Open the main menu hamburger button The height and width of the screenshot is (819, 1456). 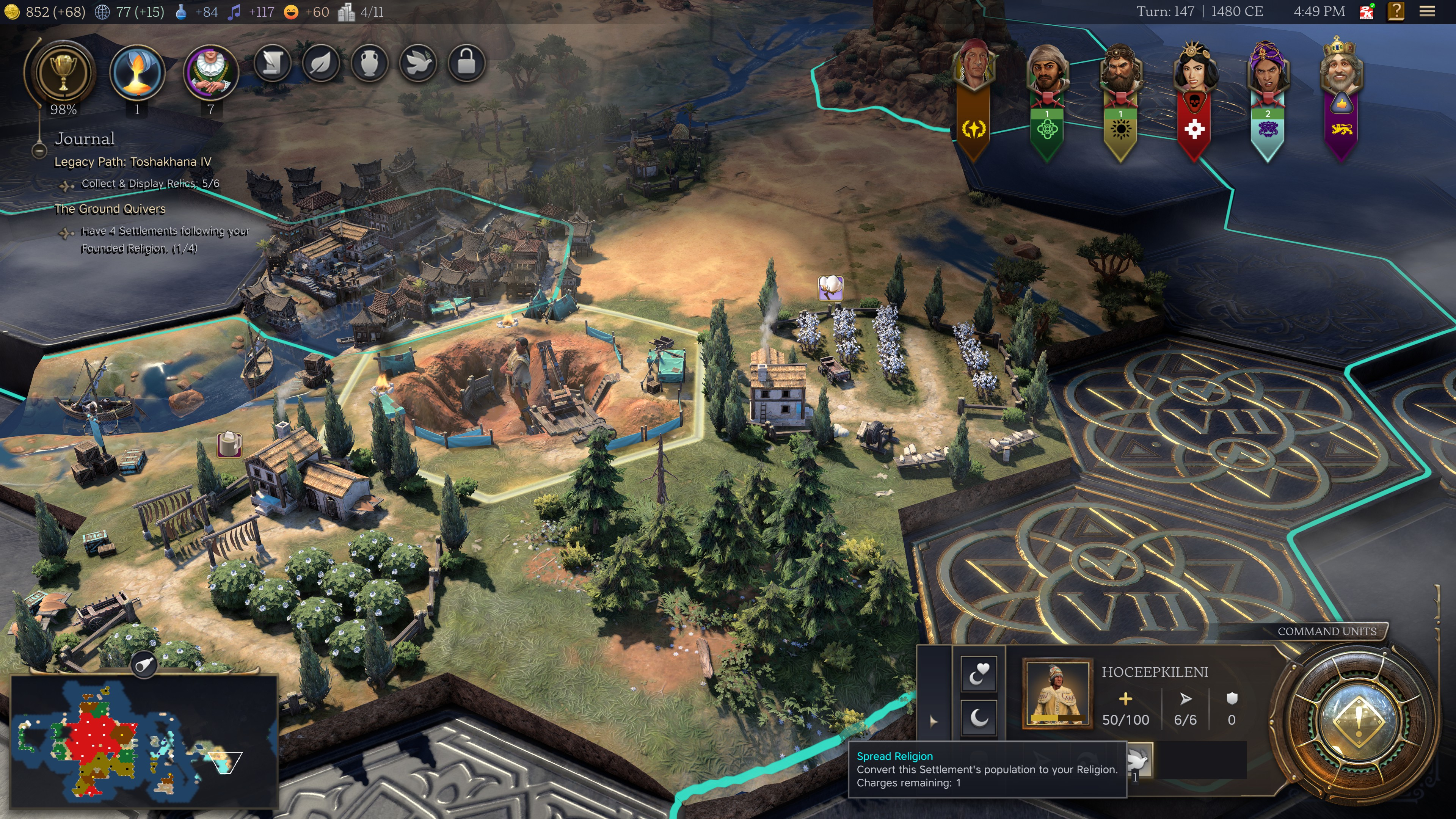coord(1427,11)
